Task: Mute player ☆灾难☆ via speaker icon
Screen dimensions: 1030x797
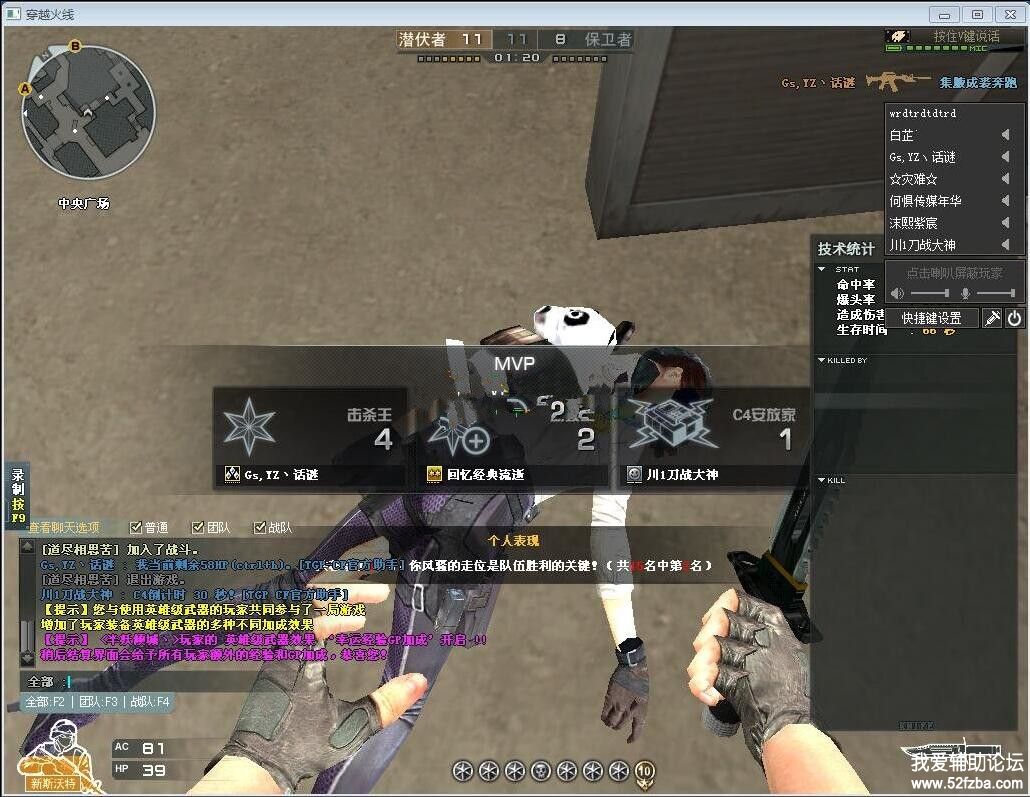Action: (x=1006, y=179)
